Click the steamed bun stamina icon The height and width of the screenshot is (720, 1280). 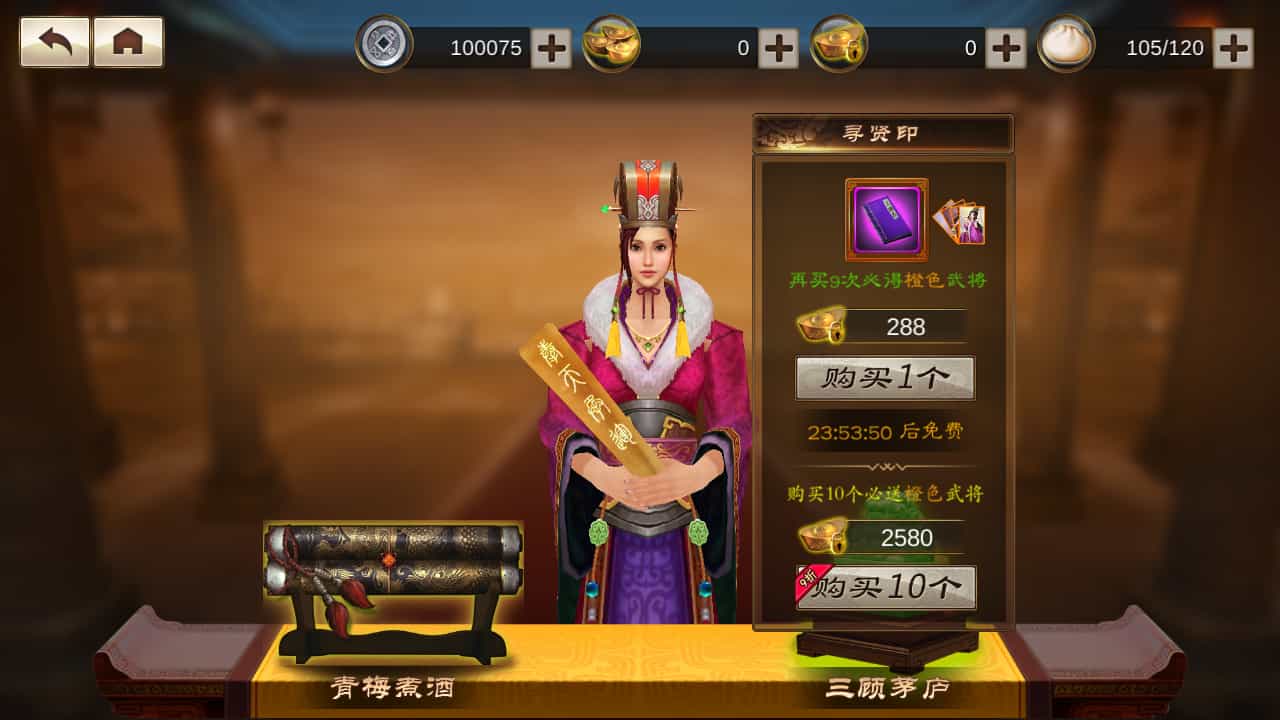[1064, 44]
